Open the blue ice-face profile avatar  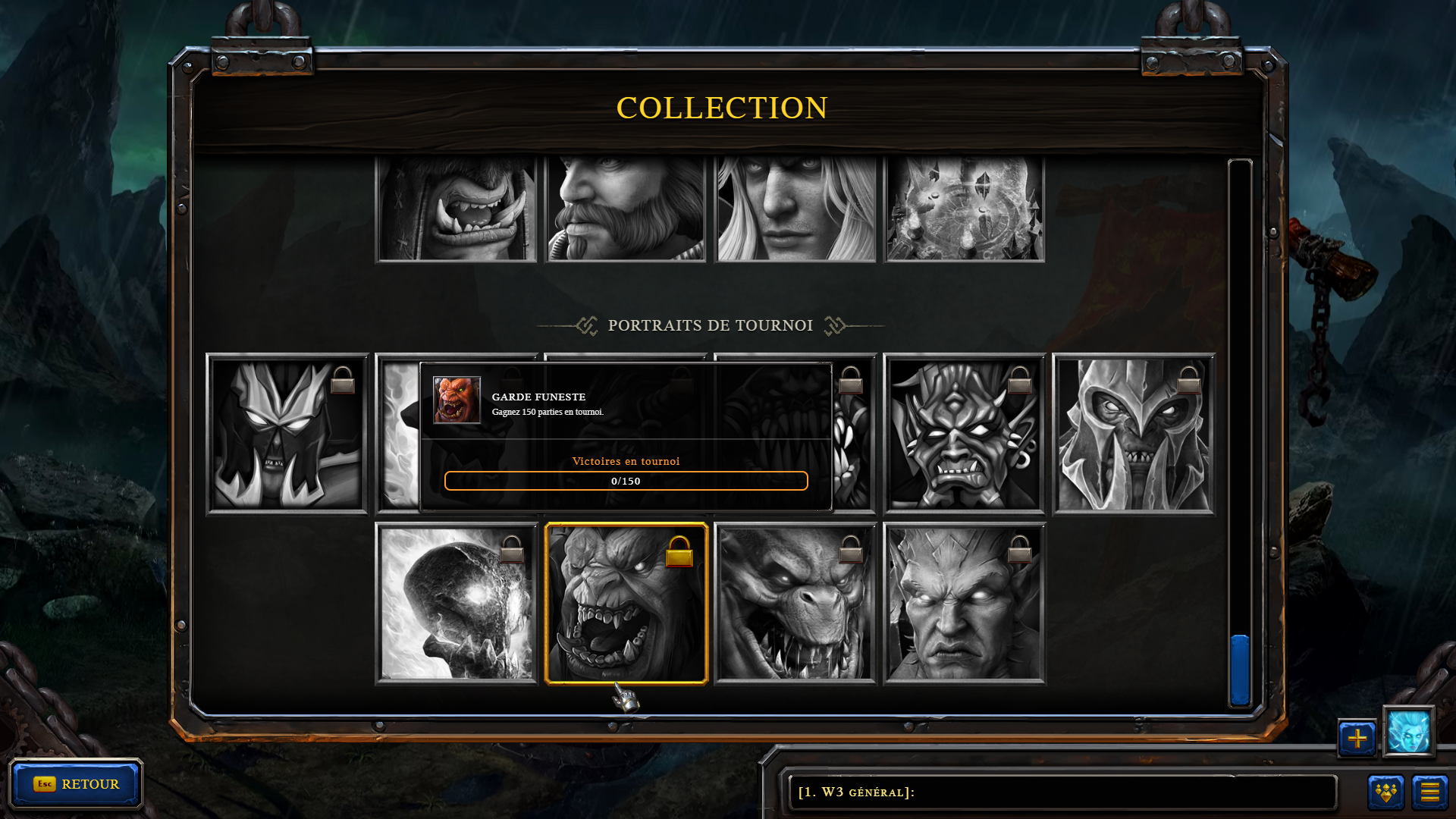click(x=1408, y=732)
